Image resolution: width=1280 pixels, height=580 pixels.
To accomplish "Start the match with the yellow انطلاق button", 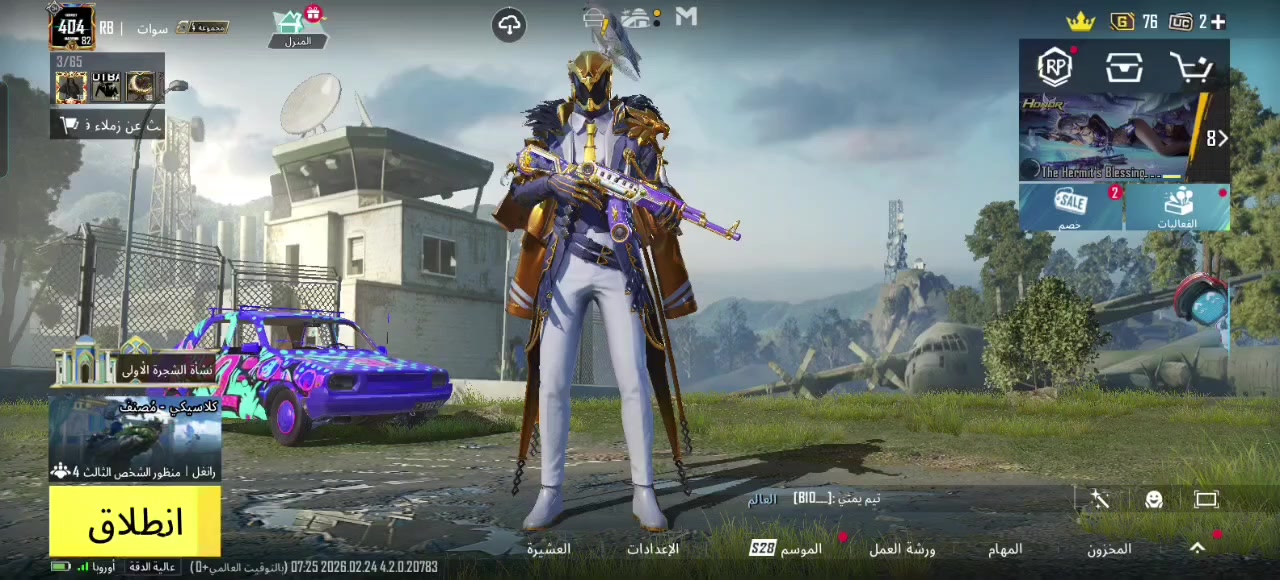I will tap(135, 522).
